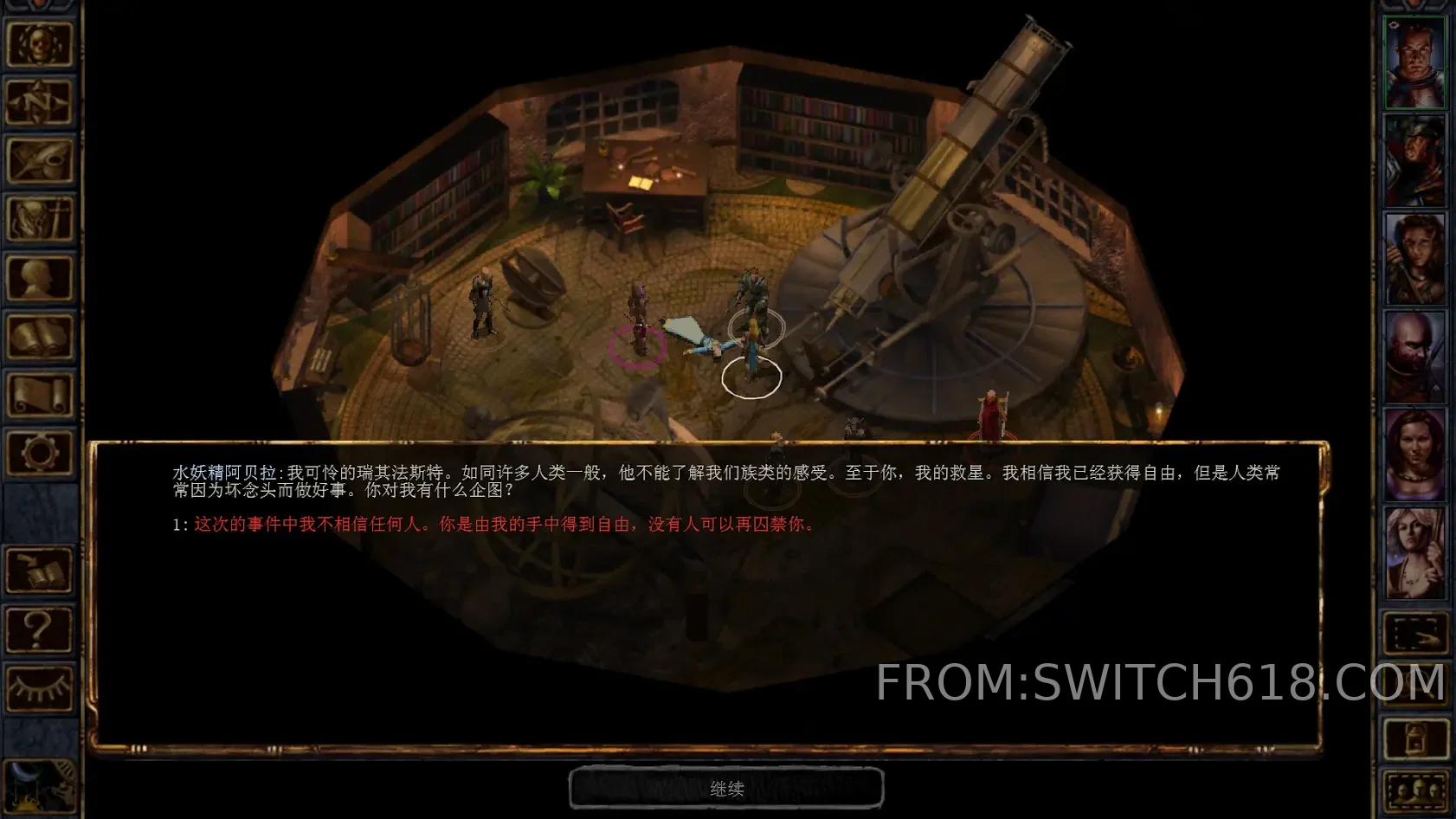This screenshot has height=819, width=1456.
Task: Click the row of heads party icon
Action: [1414, 791]
